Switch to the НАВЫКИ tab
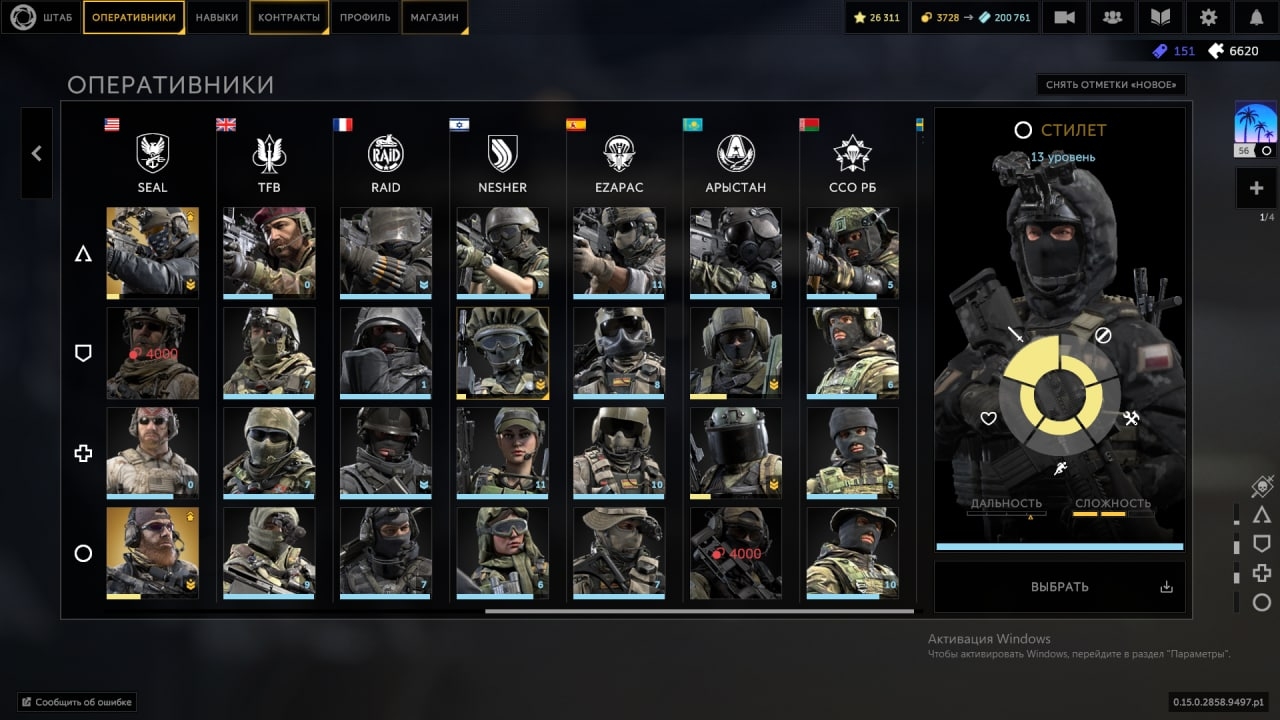The image size is (1280, 720). (217, 18)
